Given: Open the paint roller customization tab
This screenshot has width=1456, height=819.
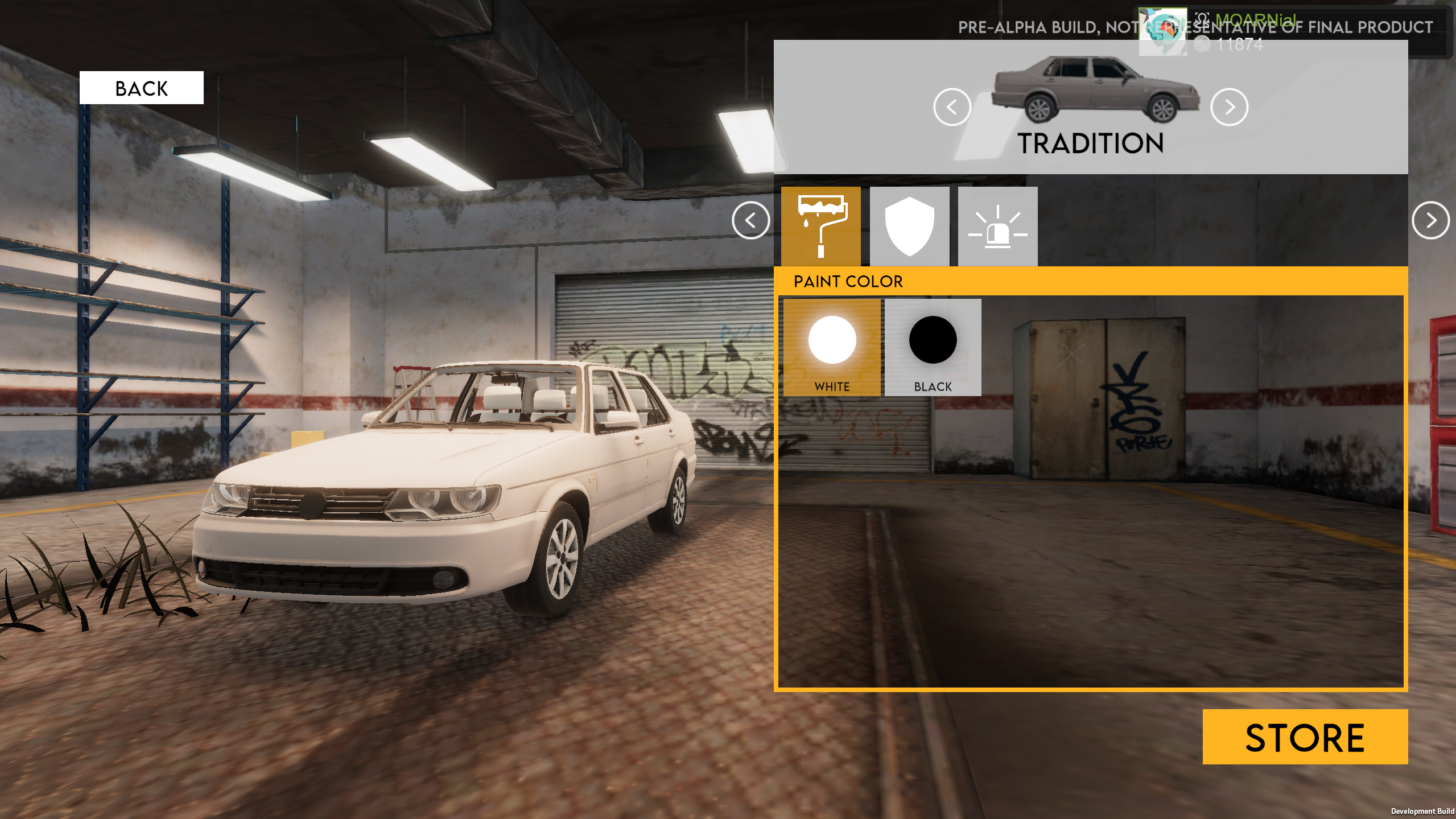Looking at the screenshot, I should tap(820, 226).
